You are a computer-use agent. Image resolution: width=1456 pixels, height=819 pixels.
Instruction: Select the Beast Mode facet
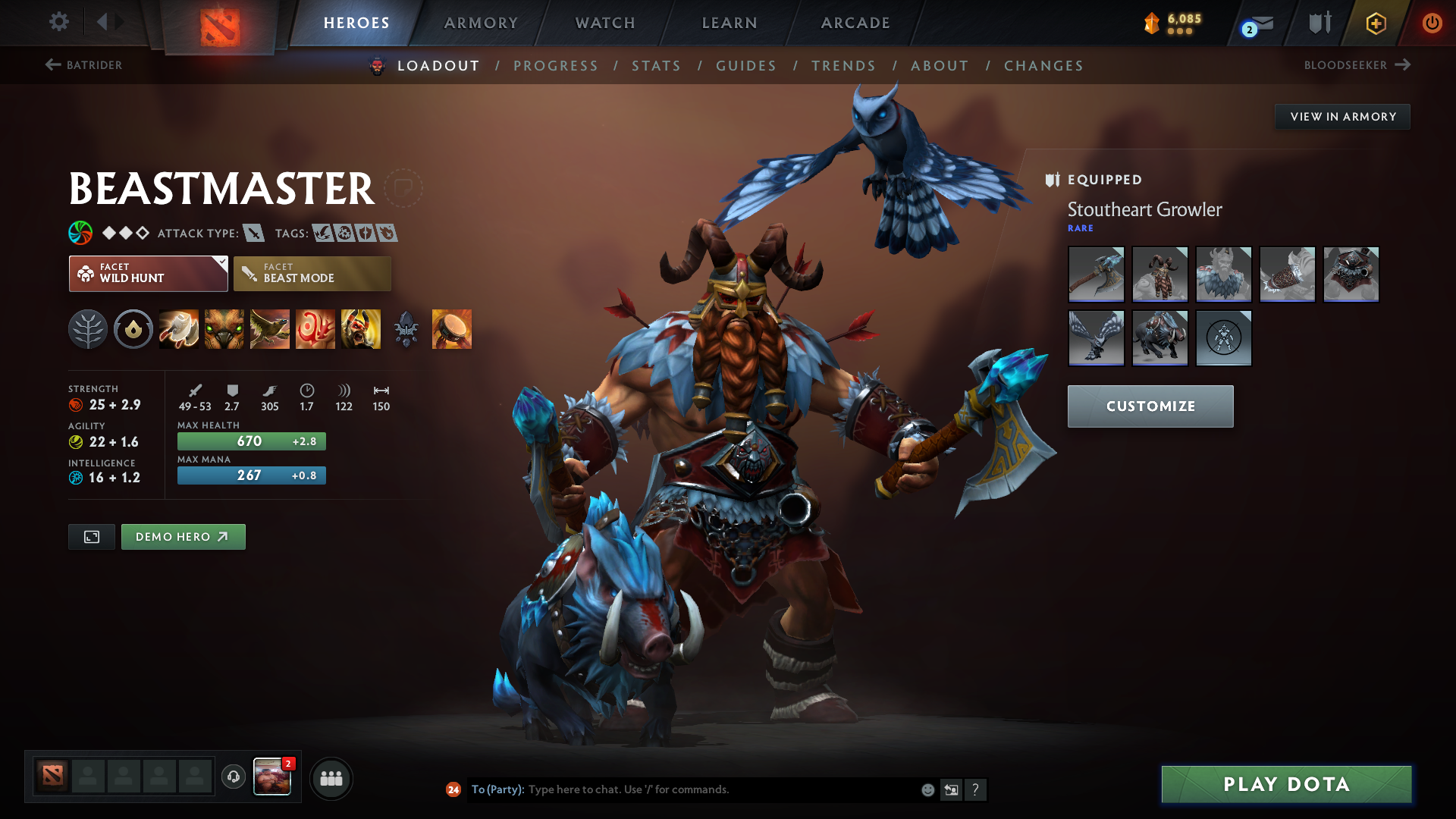click(x=312, y=273)
